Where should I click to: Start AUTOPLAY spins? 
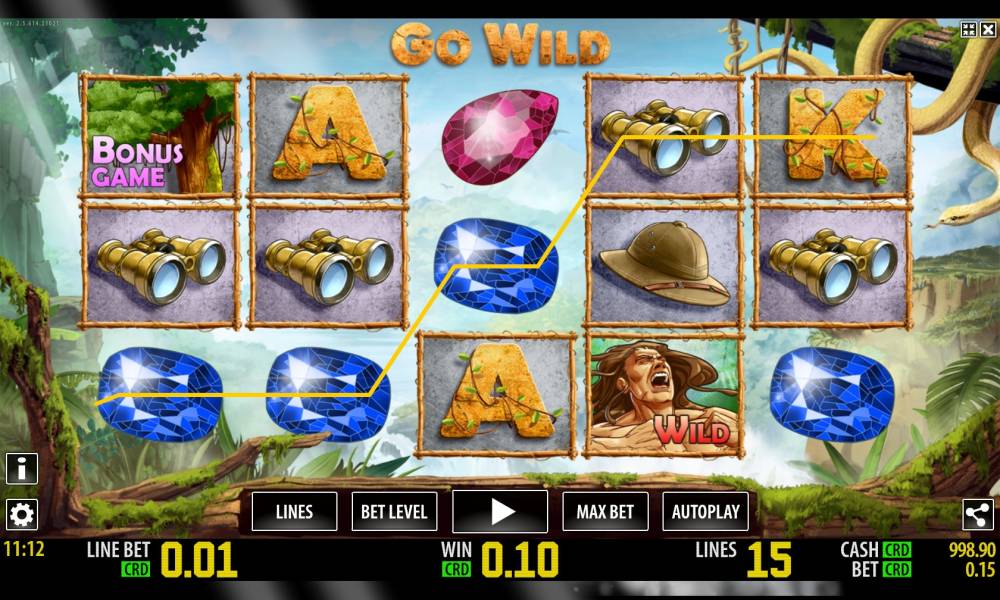[x=705, y=512]
